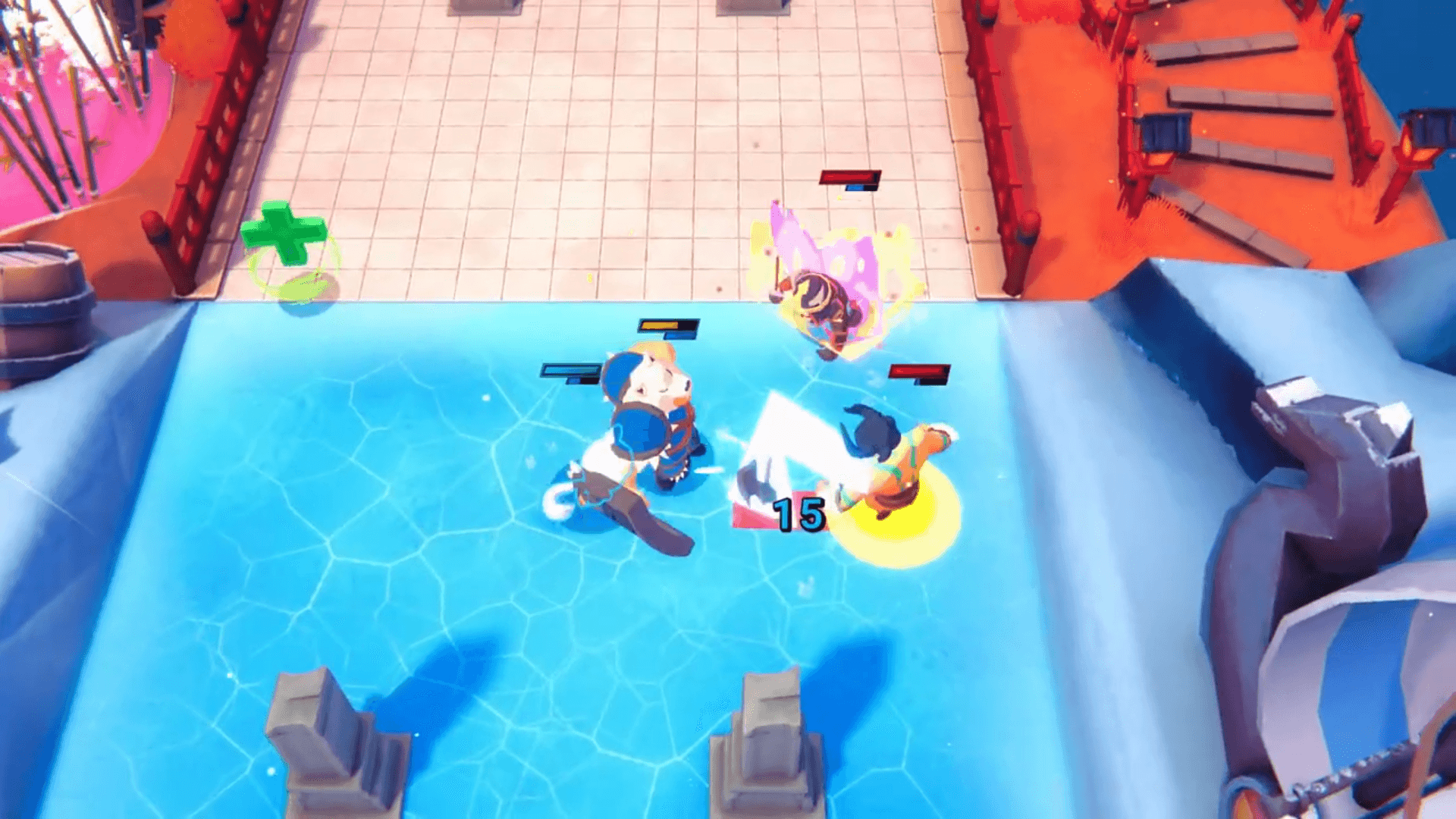
Task: Click the yellow energy bar above the player
Action: pyautogui.click(x=666, y=327)
